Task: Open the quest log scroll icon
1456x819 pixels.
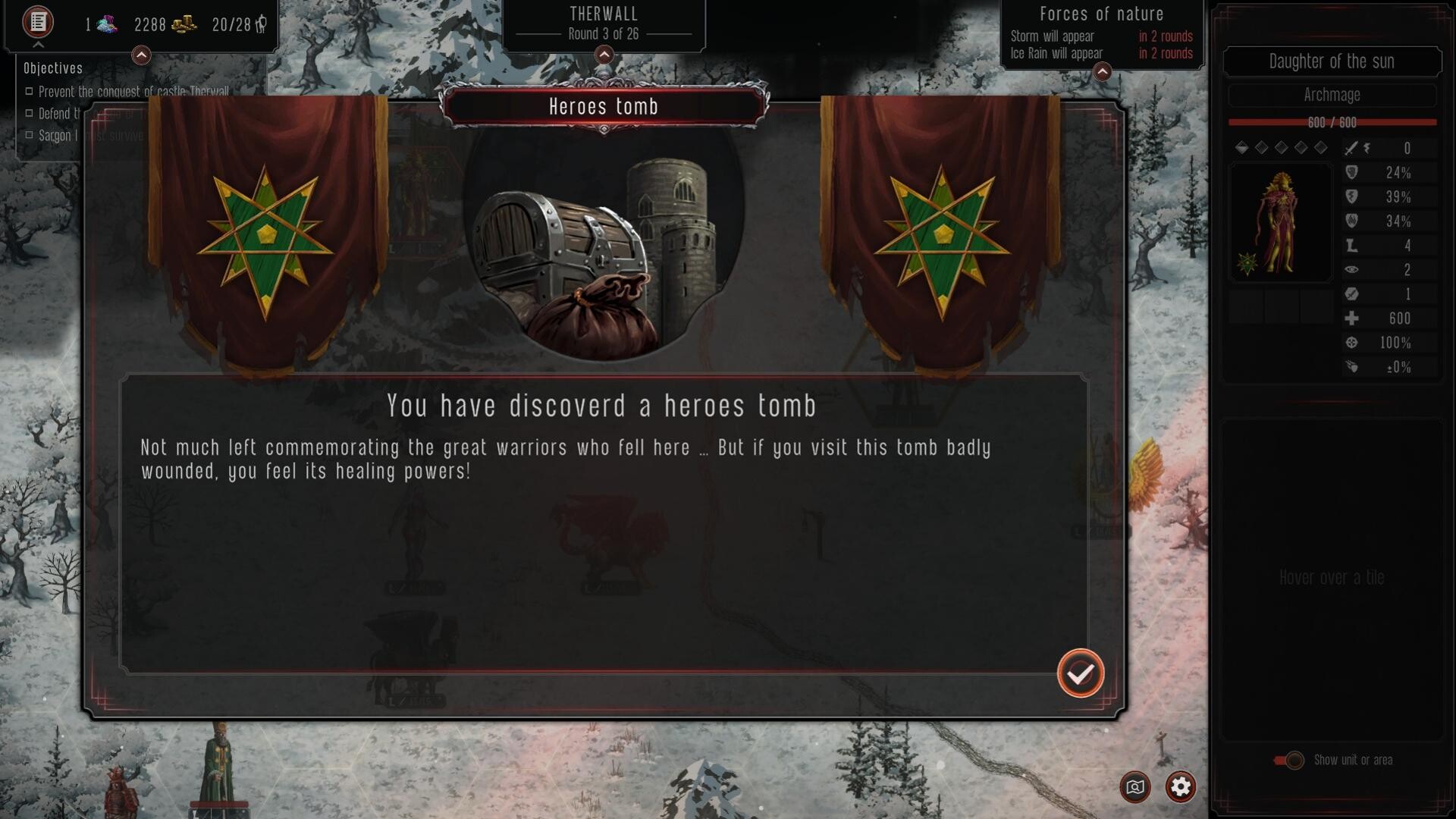Action: [x=36, y=23]
